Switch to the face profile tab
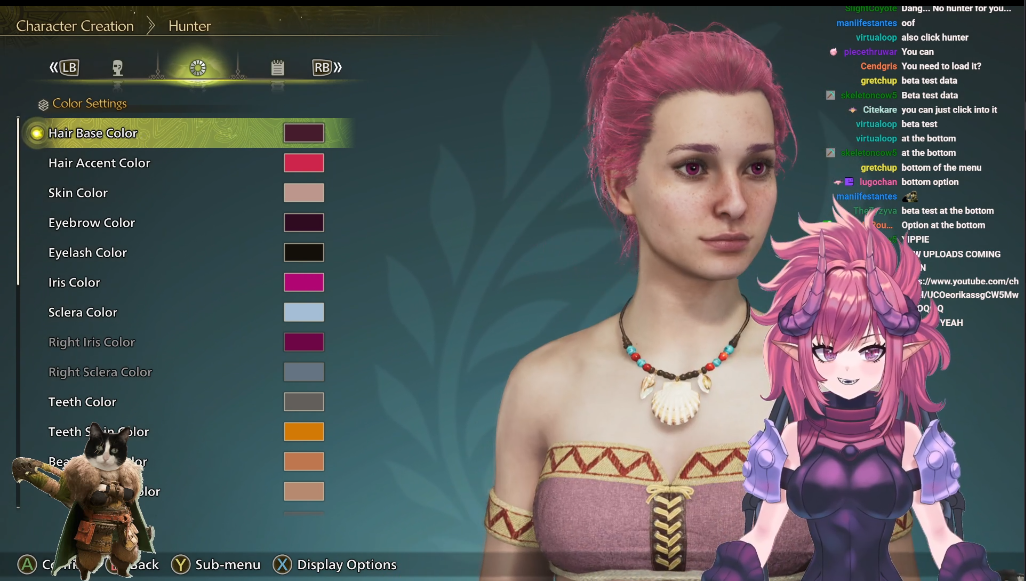The image size is (1026, 581). [118, 68]
